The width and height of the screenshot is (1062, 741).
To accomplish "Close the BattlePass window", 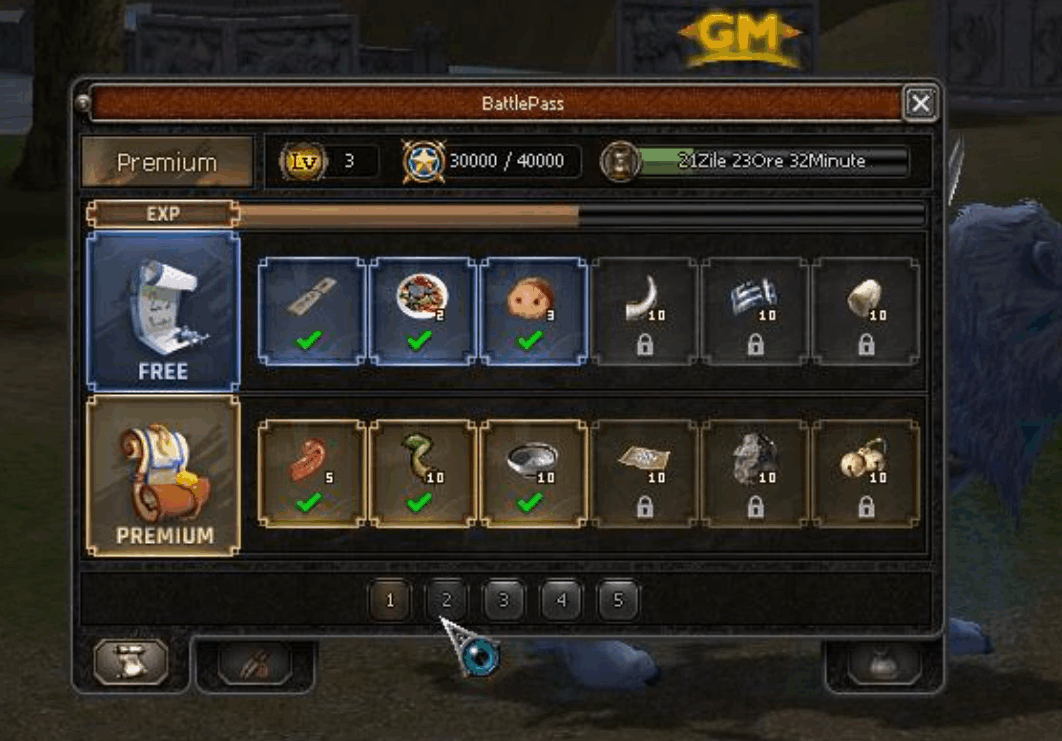I will point(920,103).
